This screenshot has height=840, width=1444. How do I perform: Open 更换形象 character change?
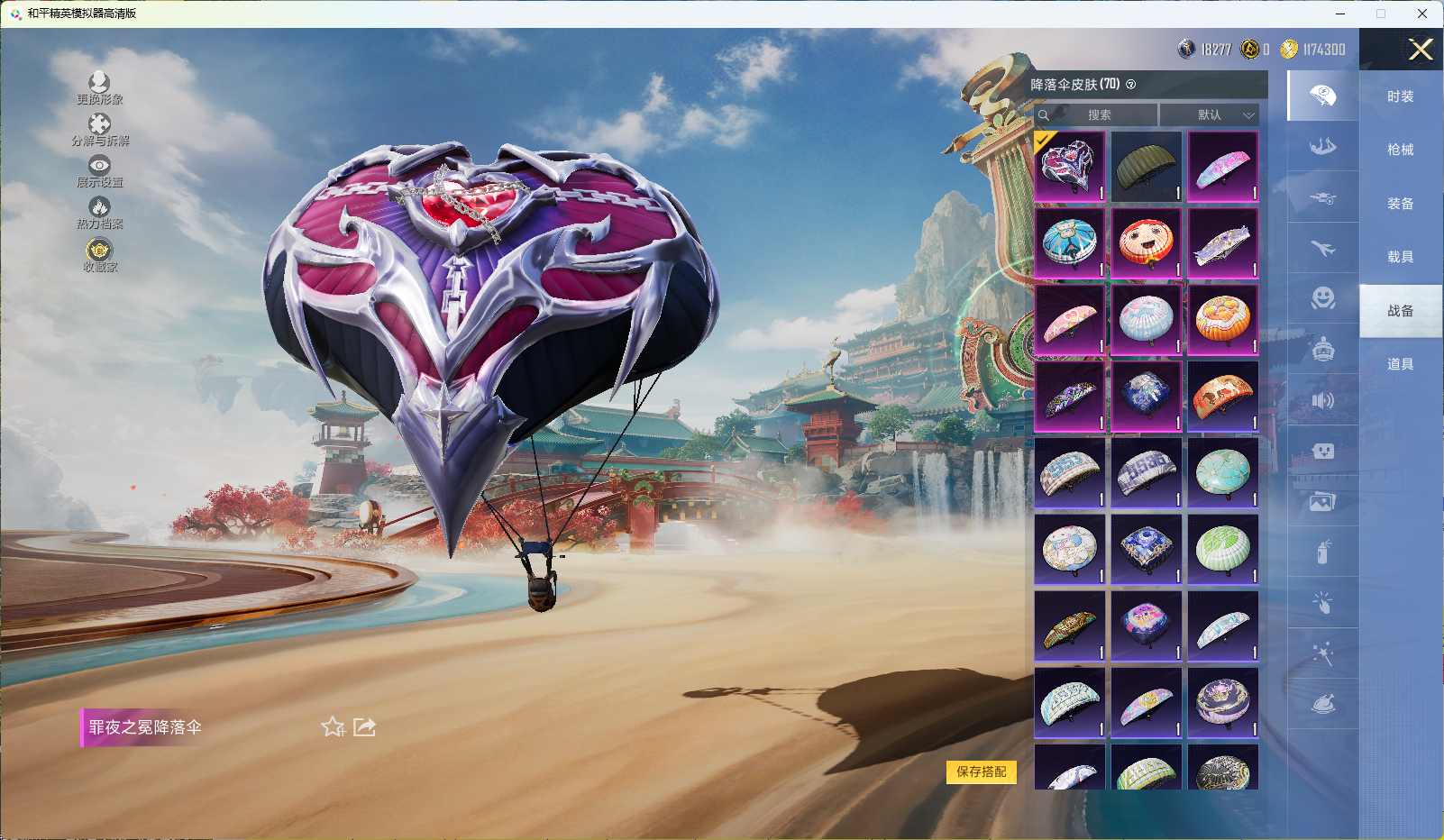[x=99, y=88]
